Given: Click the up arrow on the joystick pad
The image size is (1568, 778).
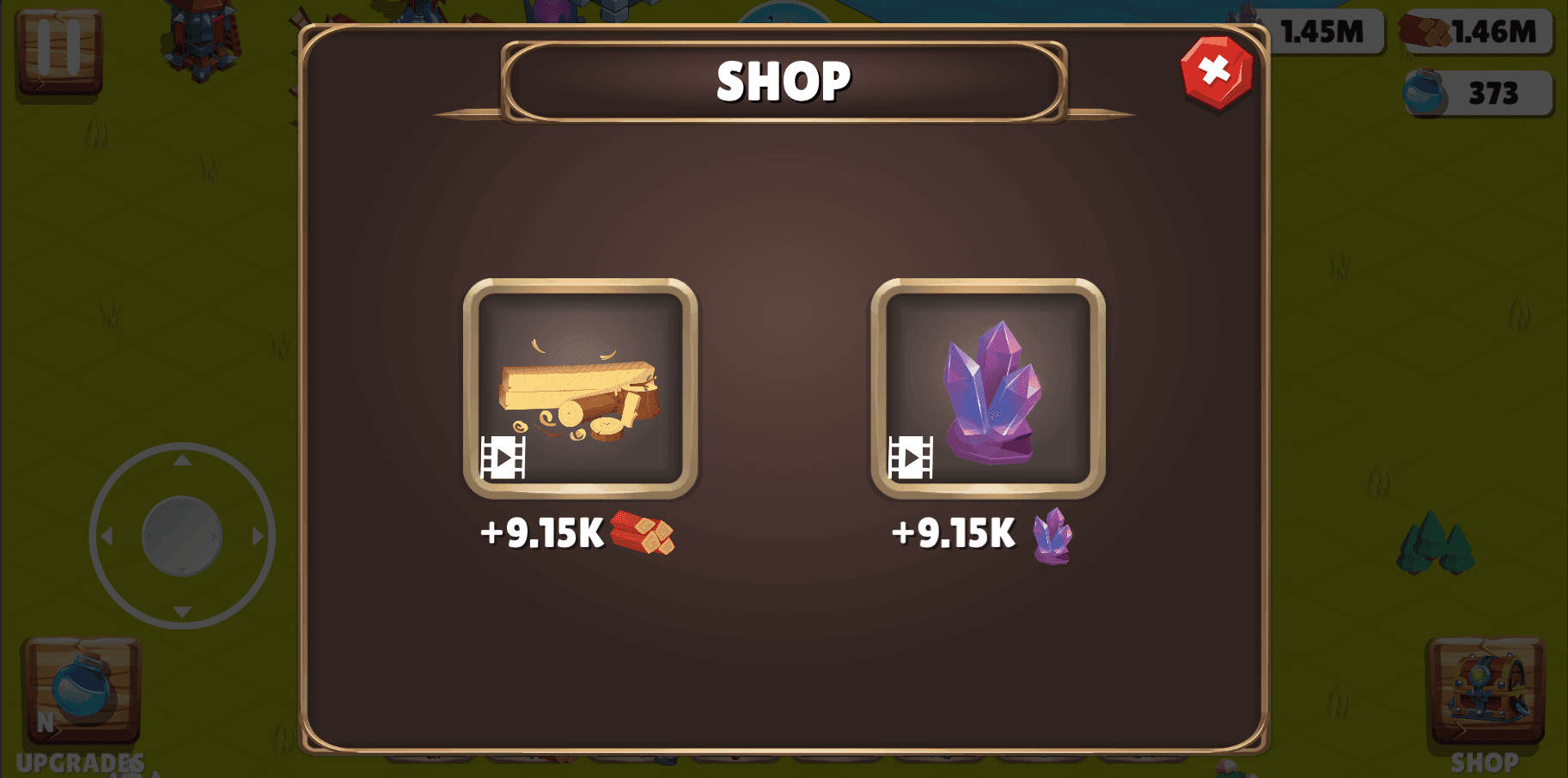Looking at the screenshot, I should 180,461.
